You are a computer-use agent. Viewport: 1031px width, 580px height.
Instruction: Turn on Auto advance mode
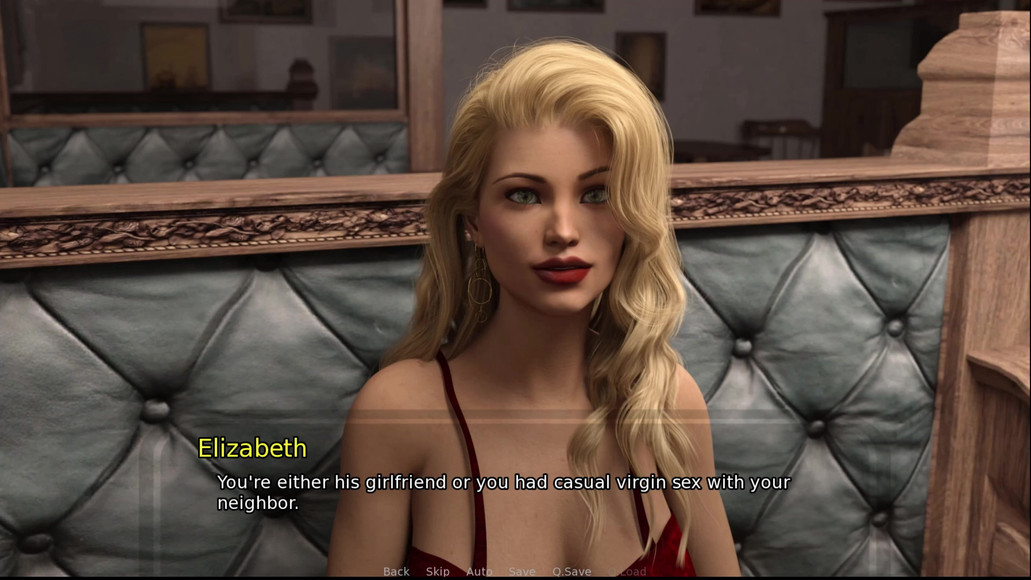[479, 572]
